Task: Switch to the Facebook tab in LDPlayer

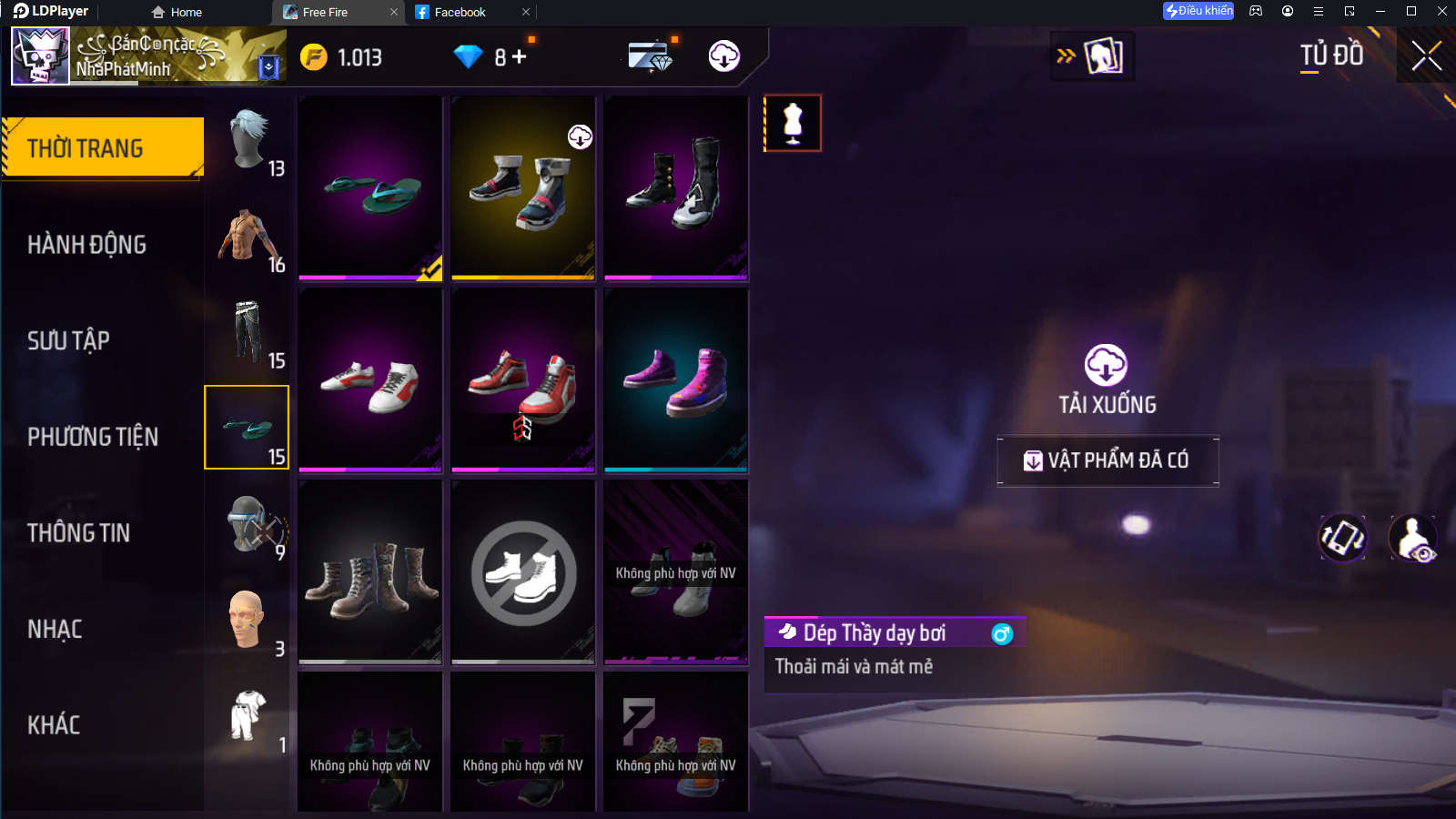Action: 460,12
